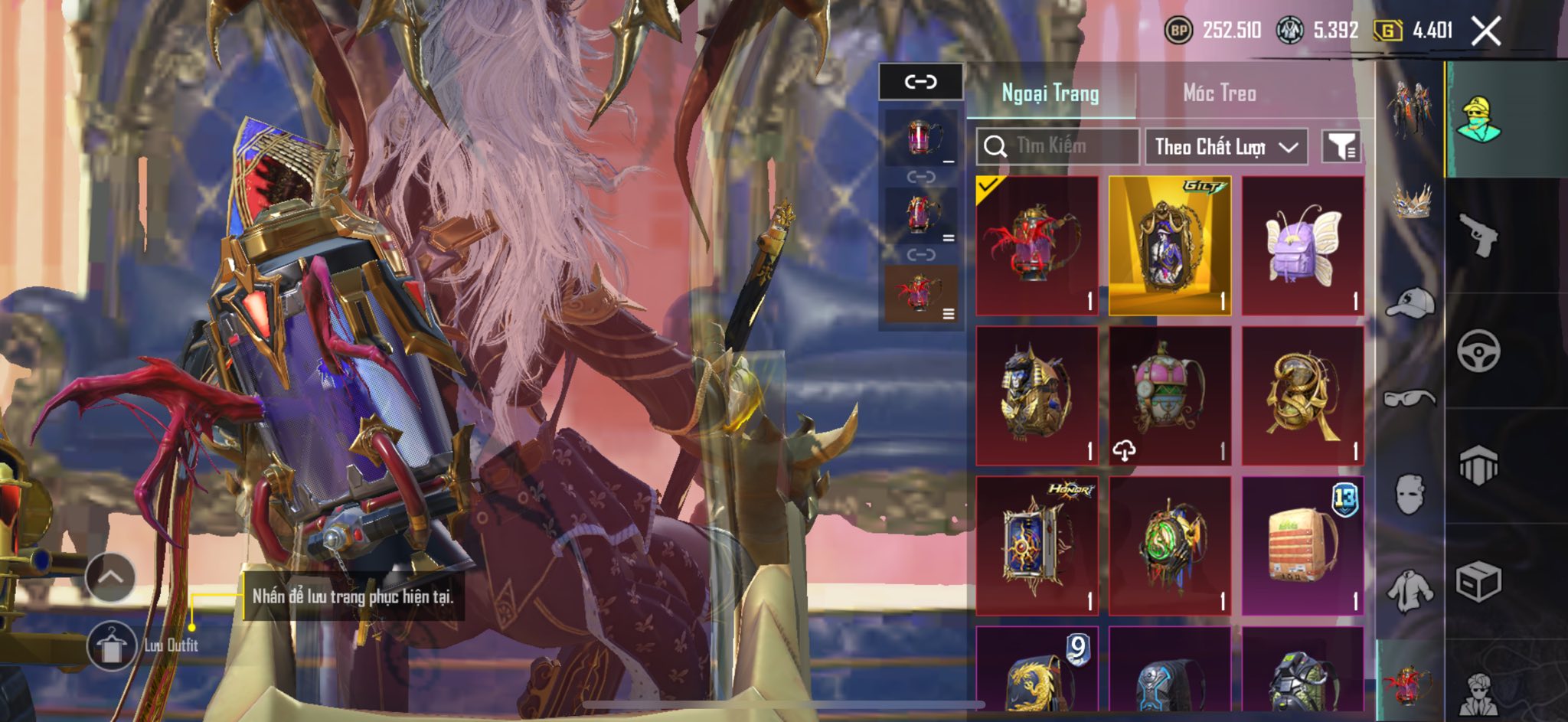Choose the purple butterfly wing backpack
The height and width of the screenshot is (722, 1568).
[1302, 246]
